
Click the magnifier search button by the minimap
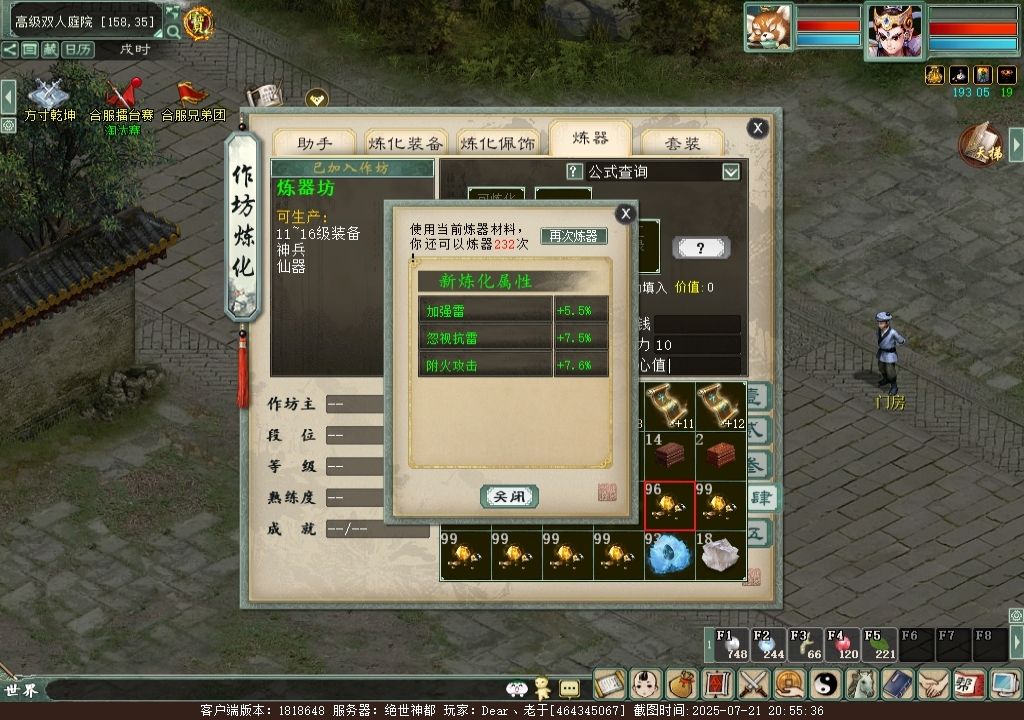coord(173,32)
